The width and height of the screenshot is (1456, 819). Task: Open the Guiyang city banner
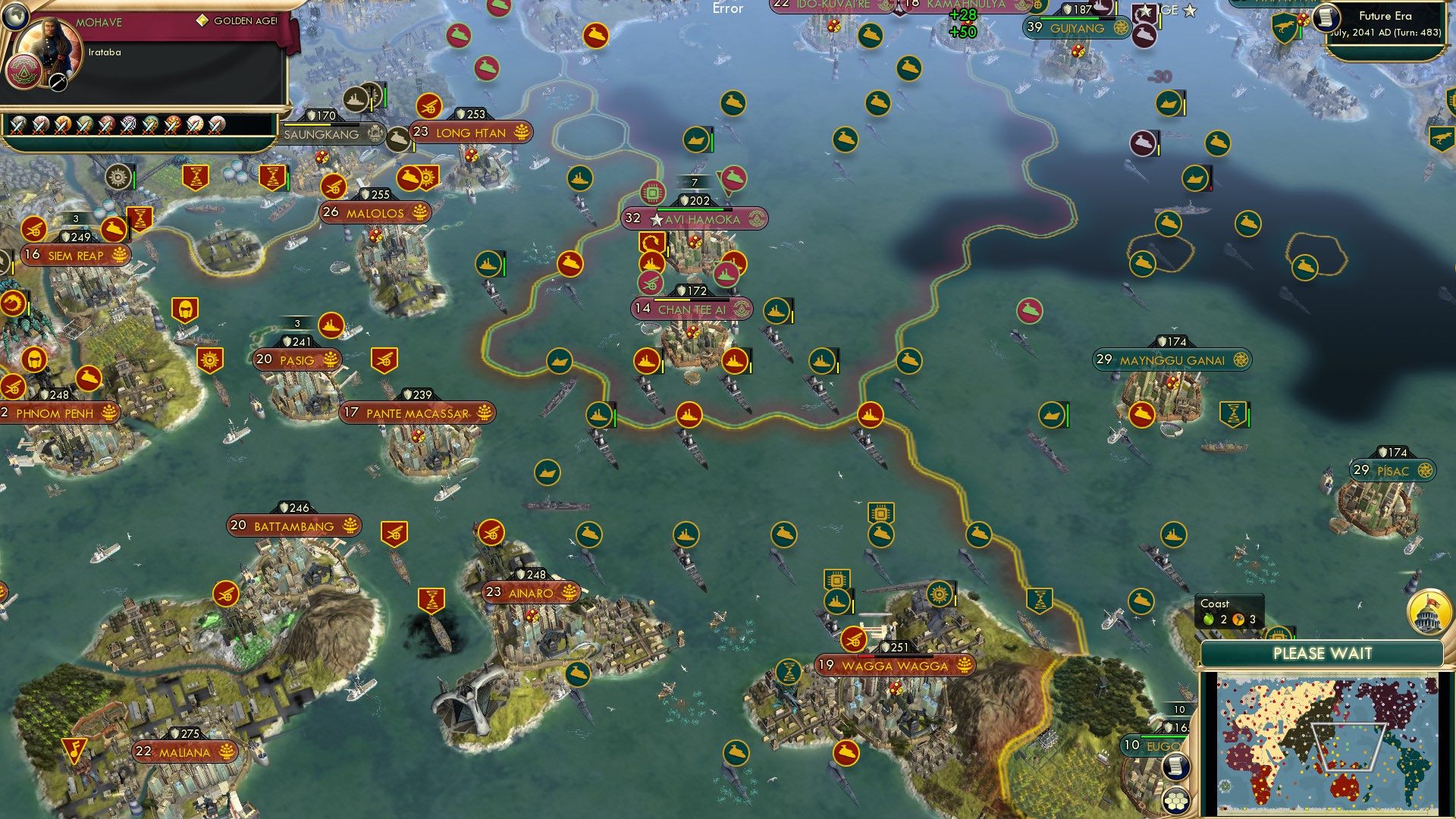1076,28
